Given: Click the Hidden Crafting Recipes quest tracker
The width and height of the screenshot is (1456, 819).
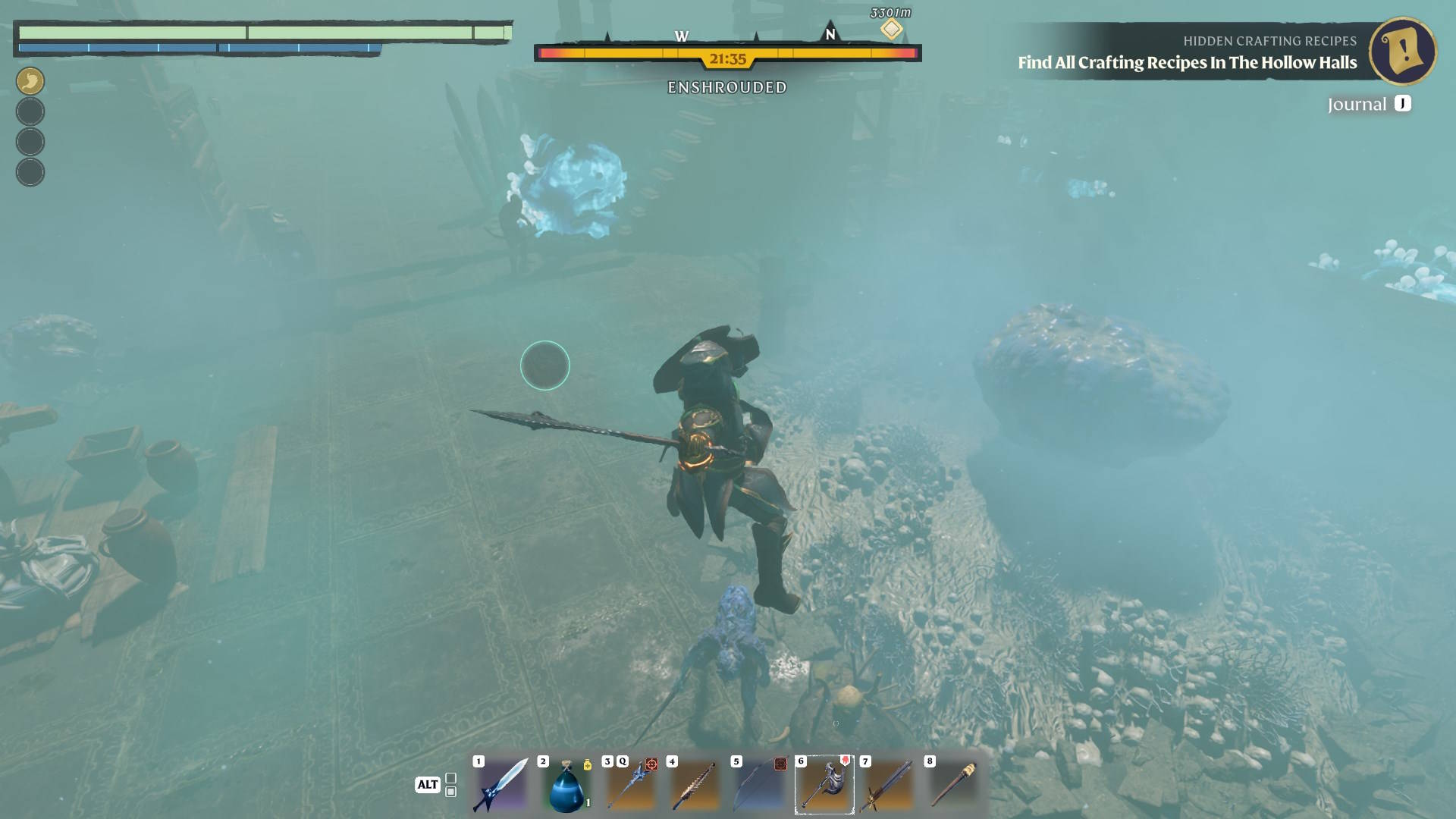Looking at the screenshot, I should coord(1187,52).
